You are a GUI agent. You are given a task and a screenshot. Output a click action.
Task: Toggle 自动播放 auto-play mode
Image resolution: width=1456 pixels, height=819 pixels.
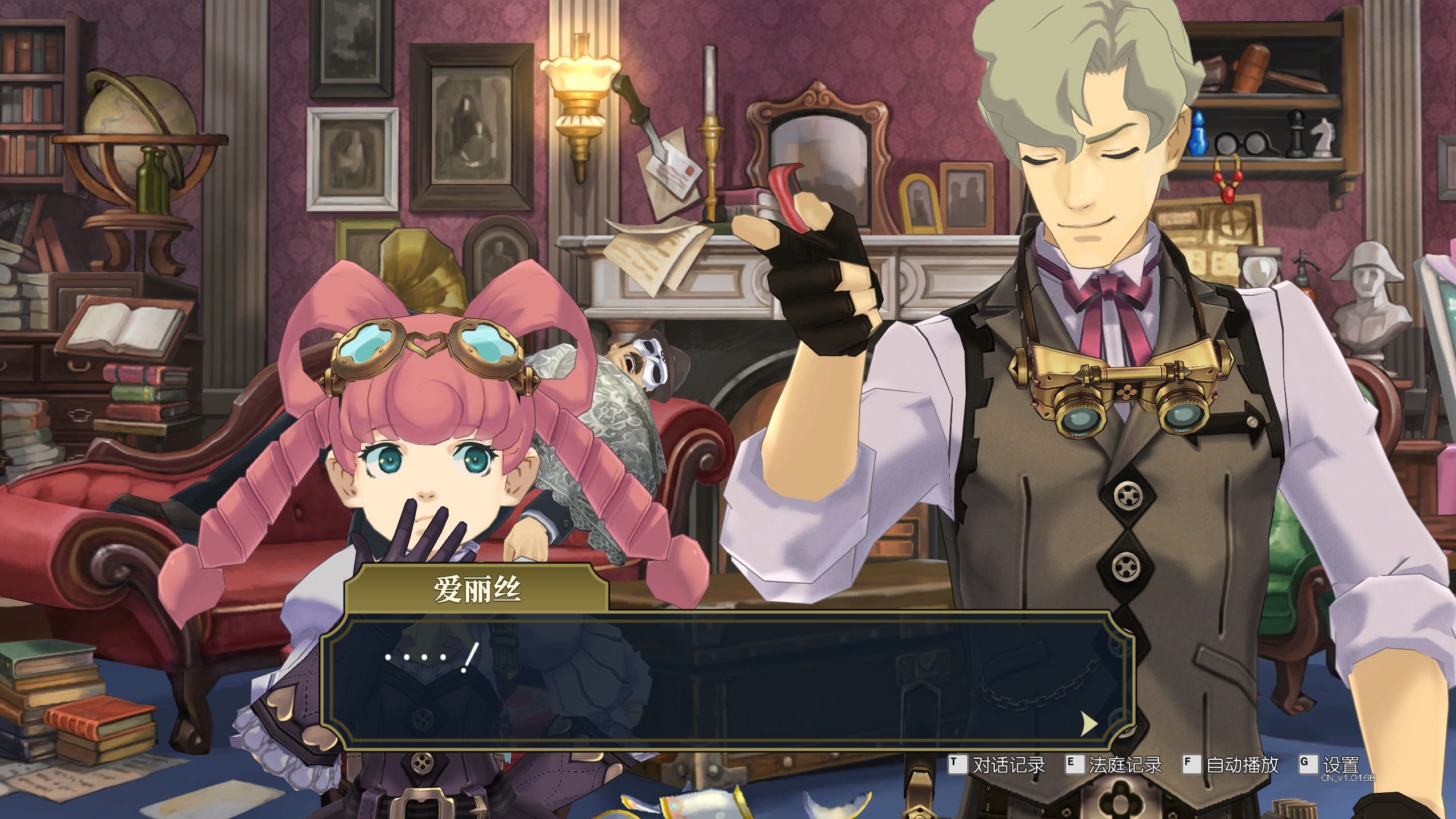pos(1230,765)
